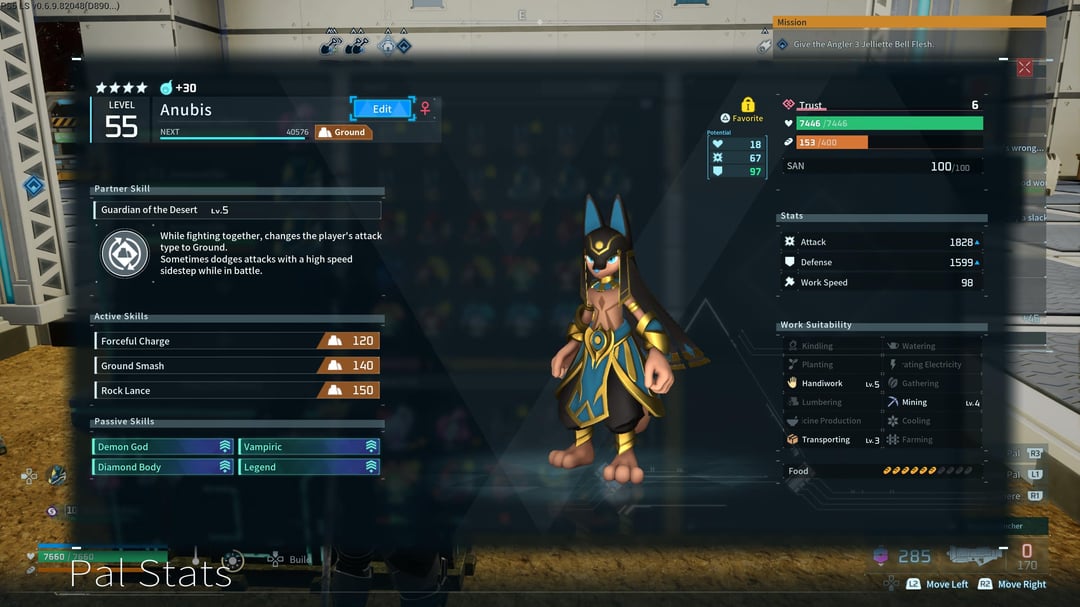Viewport: 1080px width, 607px height.
Task: Close the Pal stats window
Action: (x=1024, y=68)
